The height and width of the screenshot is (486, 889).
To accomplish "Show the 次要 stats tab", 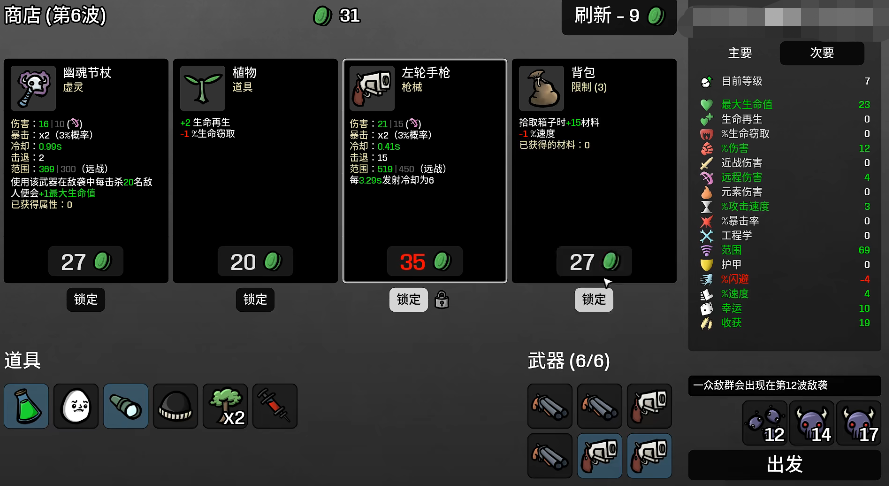I will 821,53.
